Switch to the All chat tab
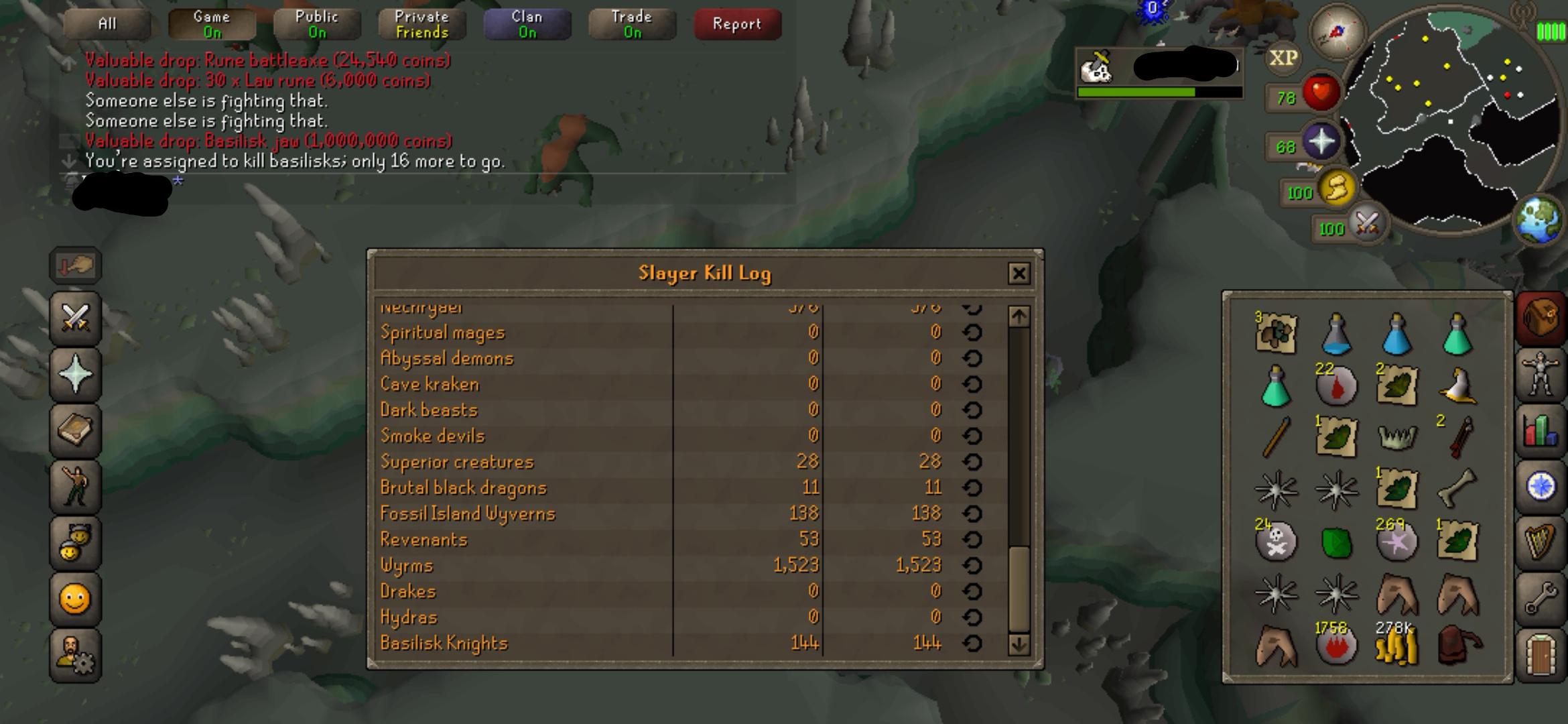 click(106, 23)
